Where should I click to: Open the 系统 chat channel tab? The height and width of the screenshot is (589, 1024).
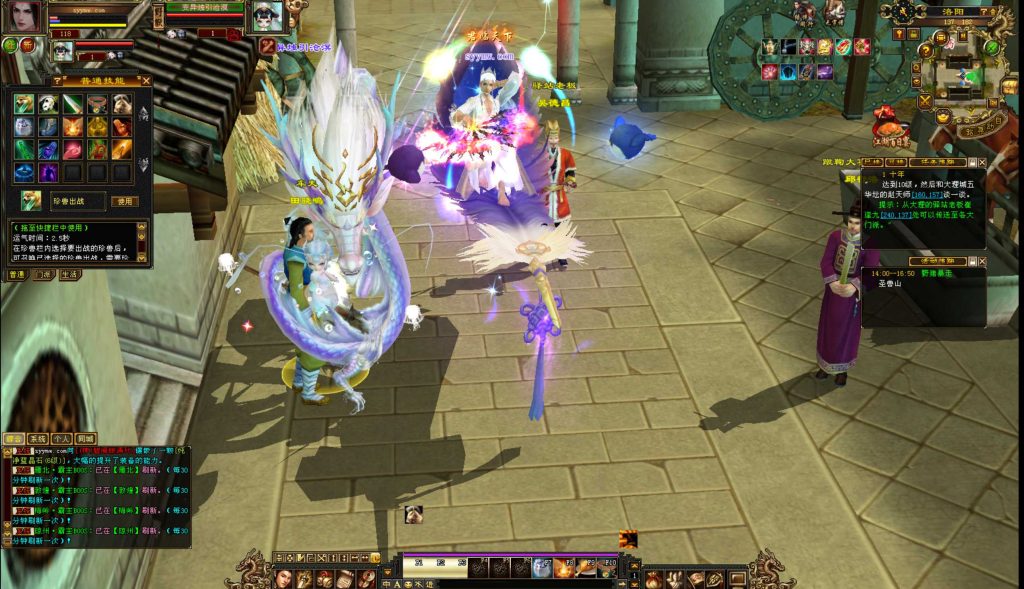point(37,439)
